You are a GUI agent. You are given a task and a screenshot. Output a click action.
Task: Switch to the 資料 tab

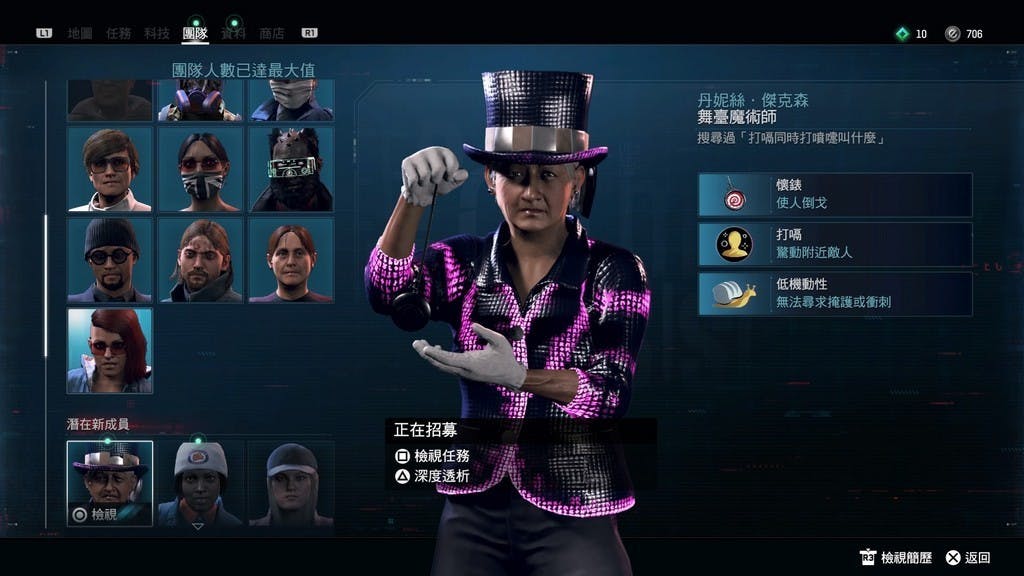point(233,33)
